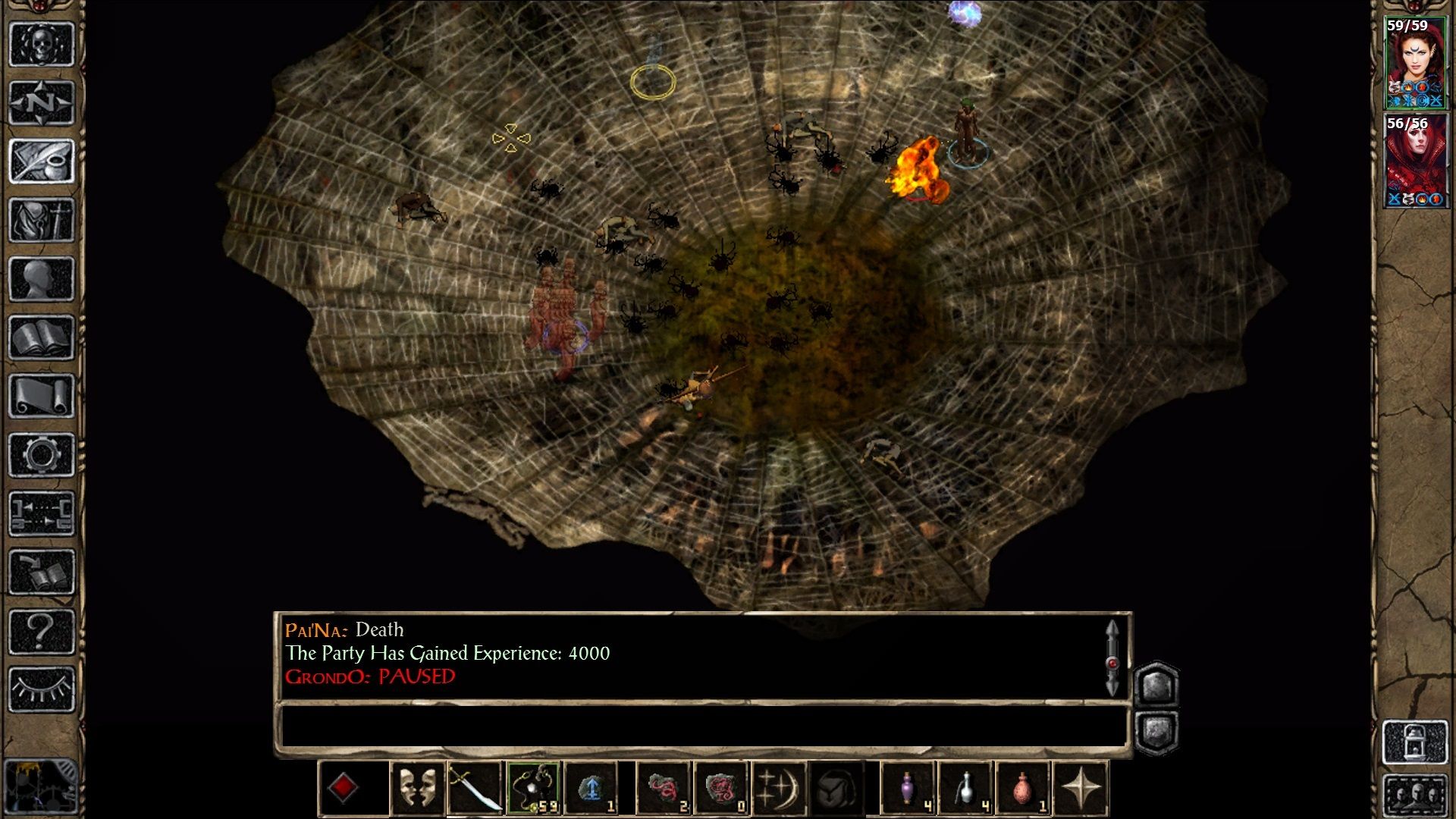Screen dimensions: 1456x819
Task: Open the journal quill button
Action: point(42,161)
